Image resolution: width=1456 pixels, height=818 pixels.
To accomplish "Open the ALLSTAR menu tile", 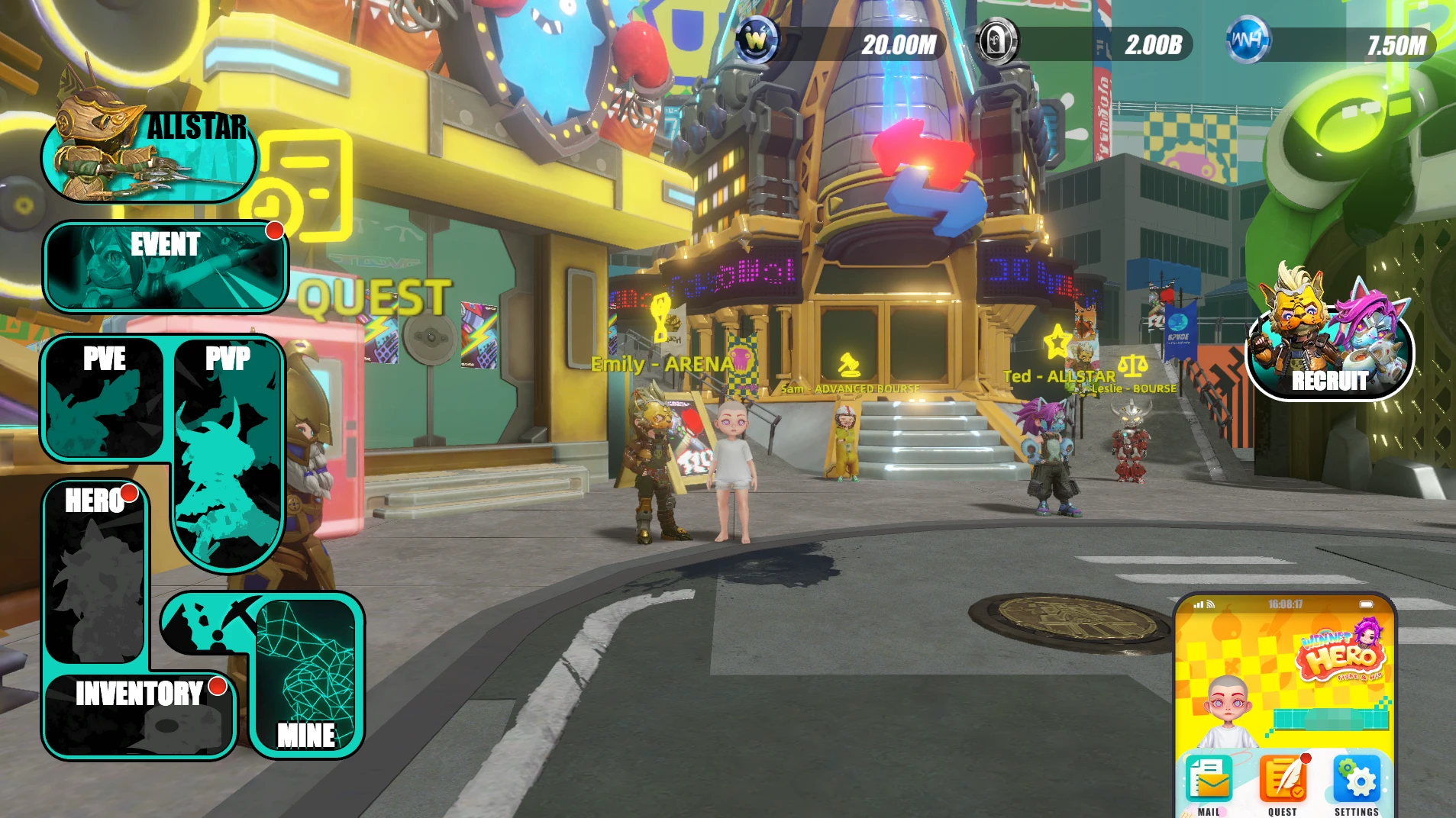I will [x=150, y=155].
